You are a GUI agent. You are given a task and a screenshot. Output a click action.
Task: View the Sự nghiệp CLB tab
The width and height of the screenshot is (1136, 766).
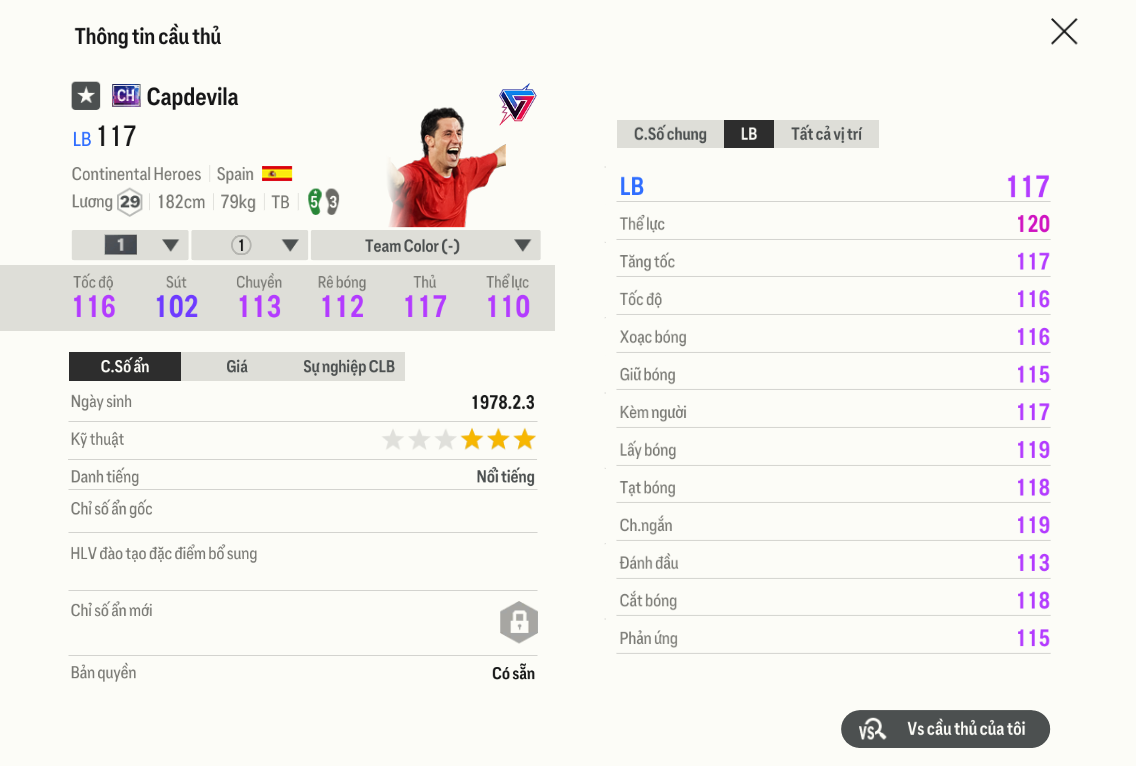tap(349, 367)
